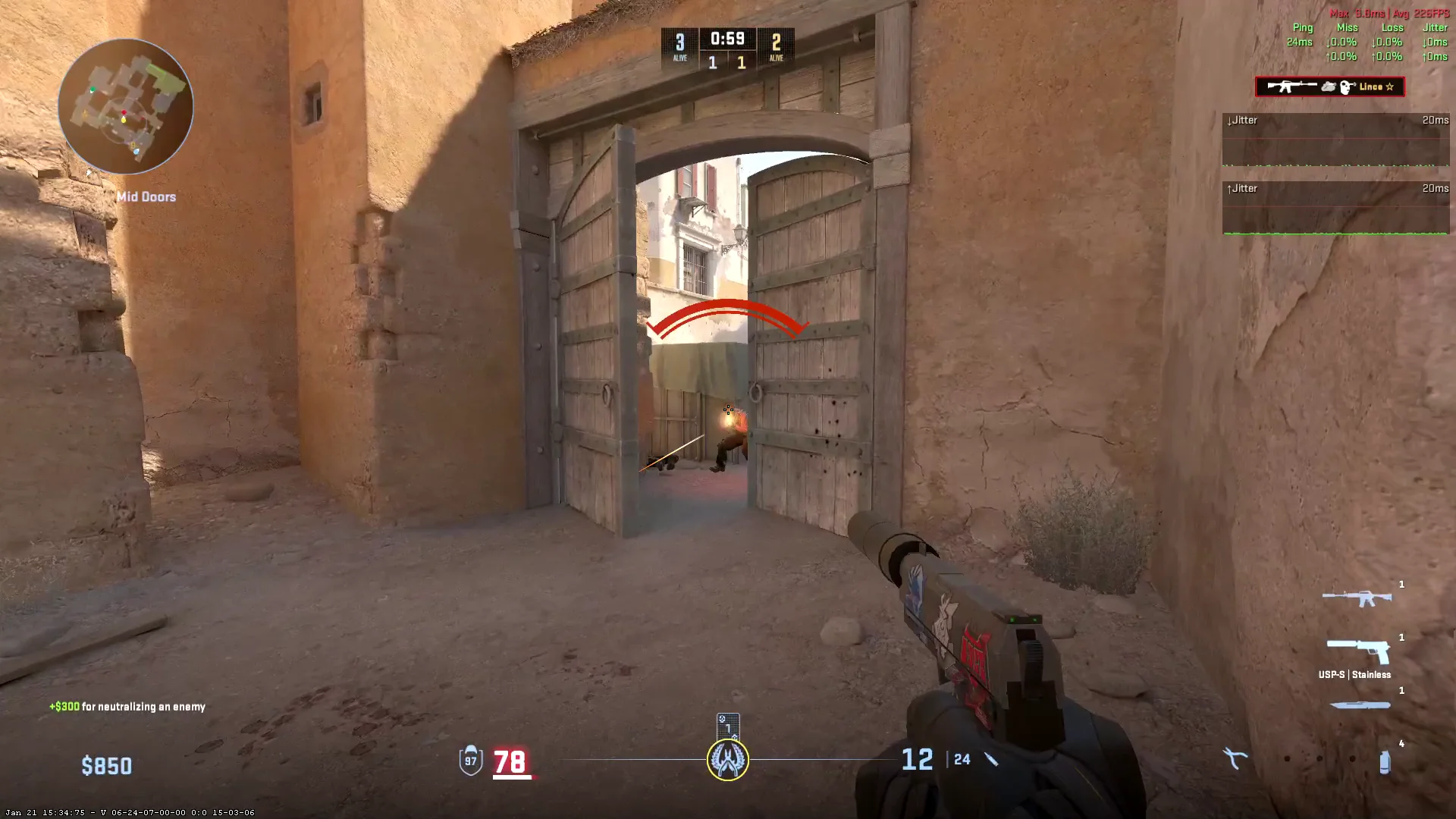Select the grenade canister icon
This screenshot has width=1456, height=819.
[x=1385, y=761]
